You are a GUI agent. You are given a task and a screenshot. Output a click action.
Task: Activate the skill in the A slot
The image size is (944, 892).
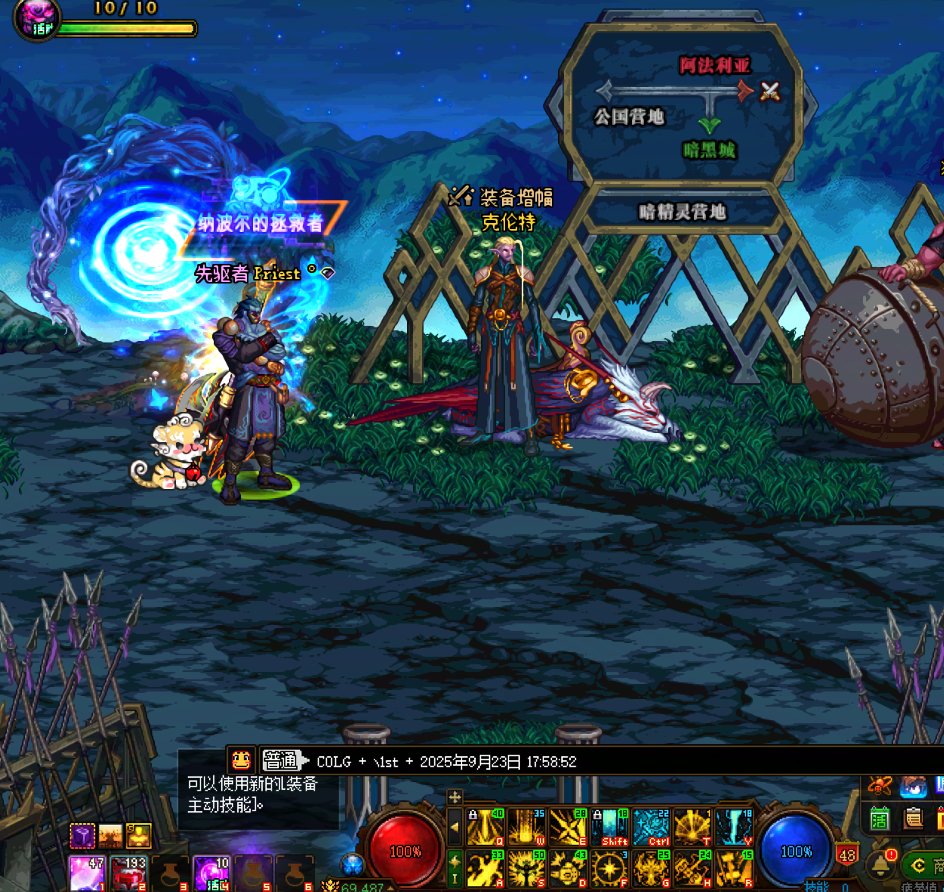tap(485, 869)
